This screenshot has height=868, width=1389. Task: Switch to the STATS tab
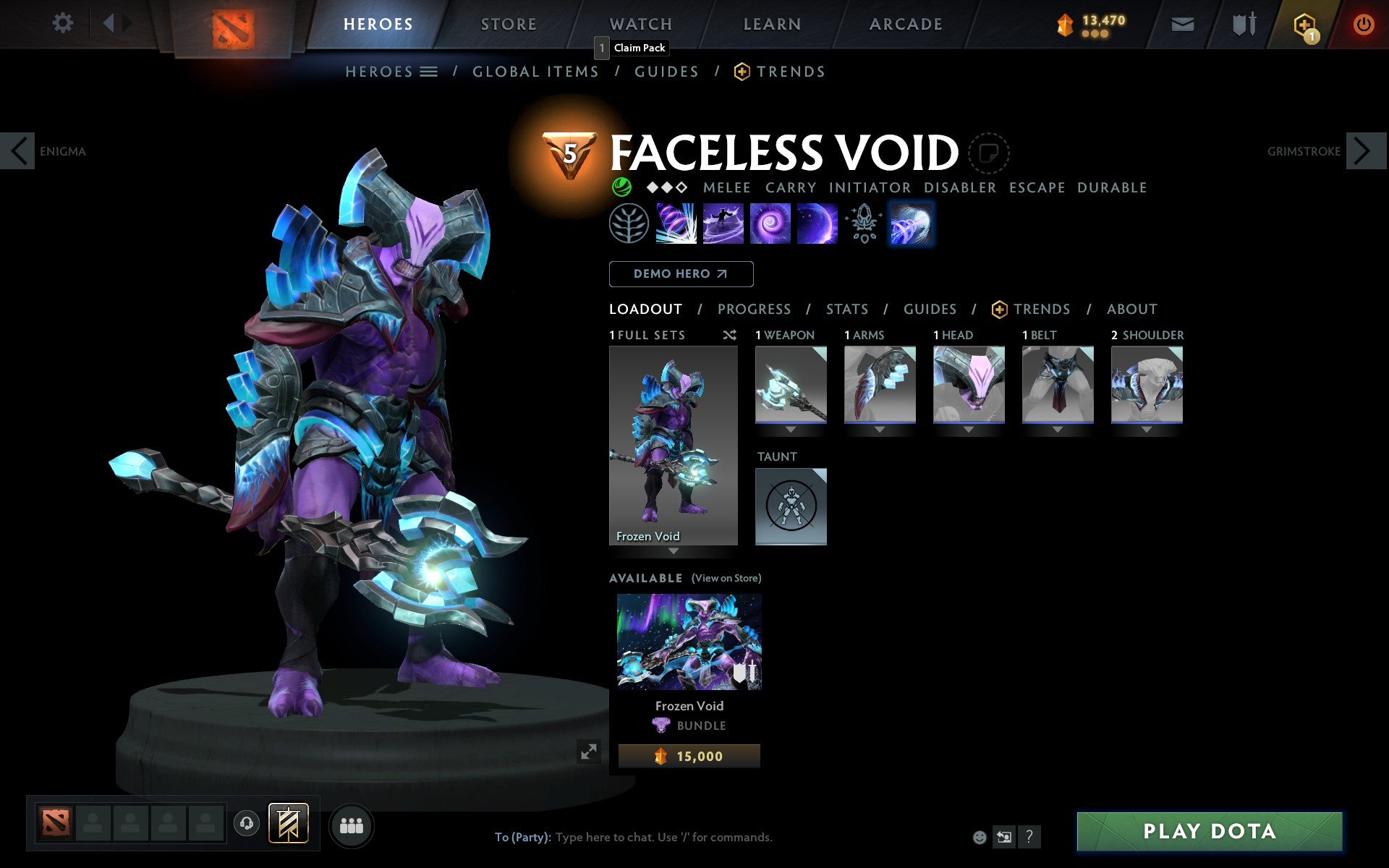(x=846, y=309)
